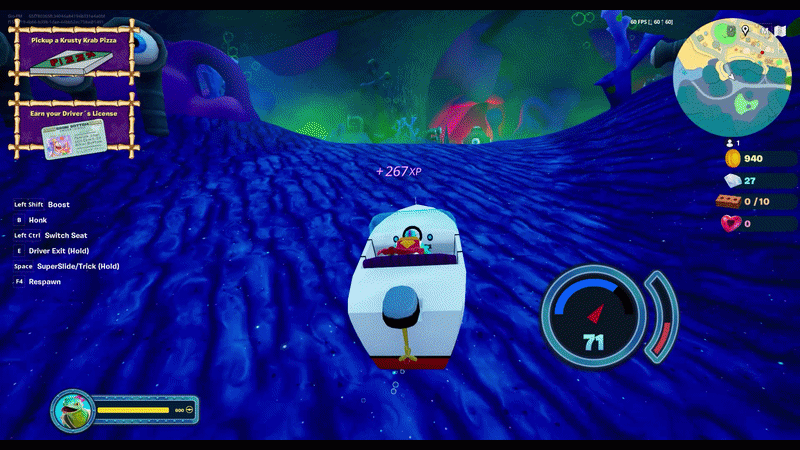The image size is (800, 450).
Task: Click the folded map icon above the minimap
Action: pos(779,31)
